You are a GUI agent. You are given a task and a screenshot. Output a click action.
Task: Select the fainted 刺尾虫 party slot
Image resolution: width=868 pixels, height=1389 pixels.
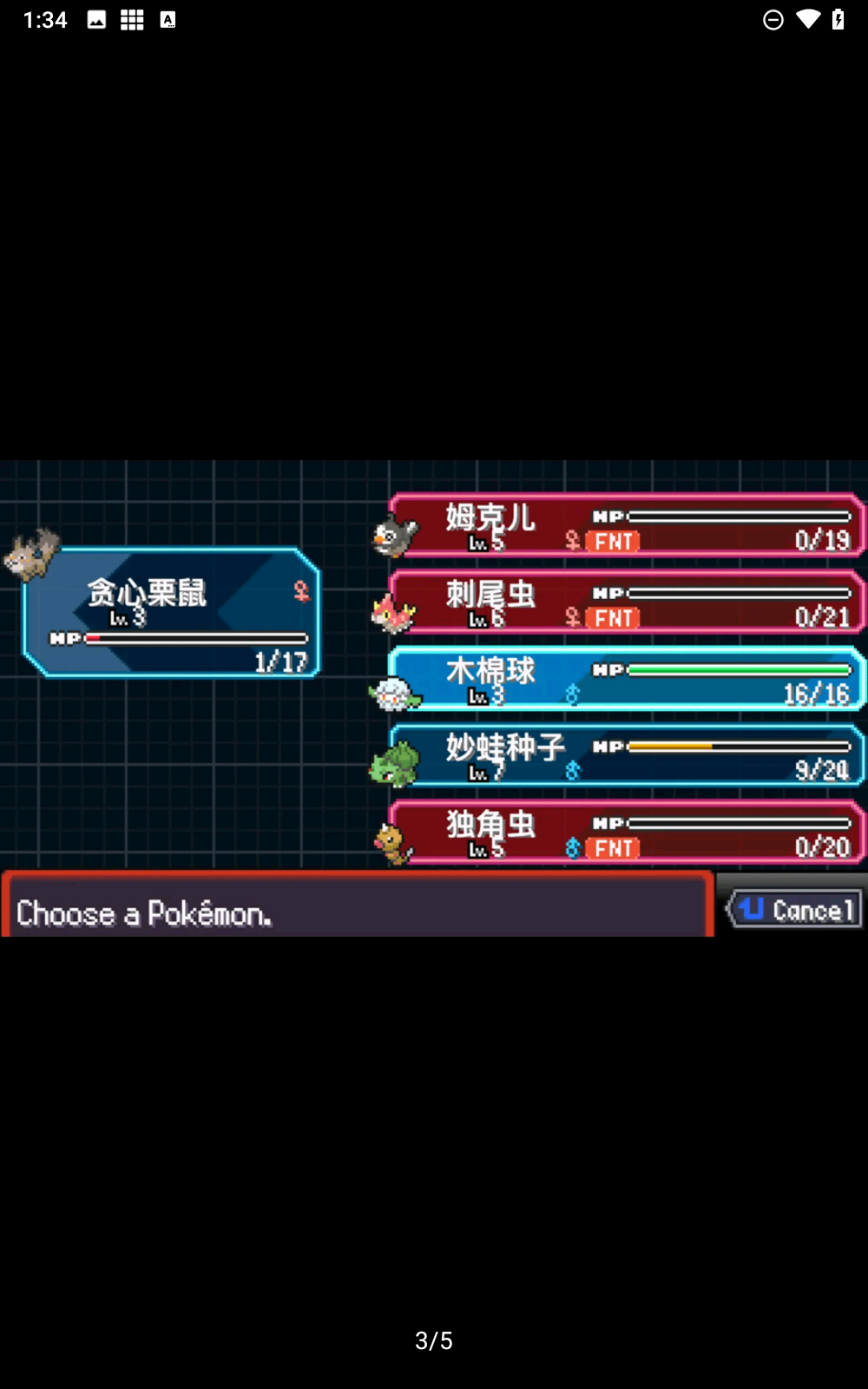point(625,602)
